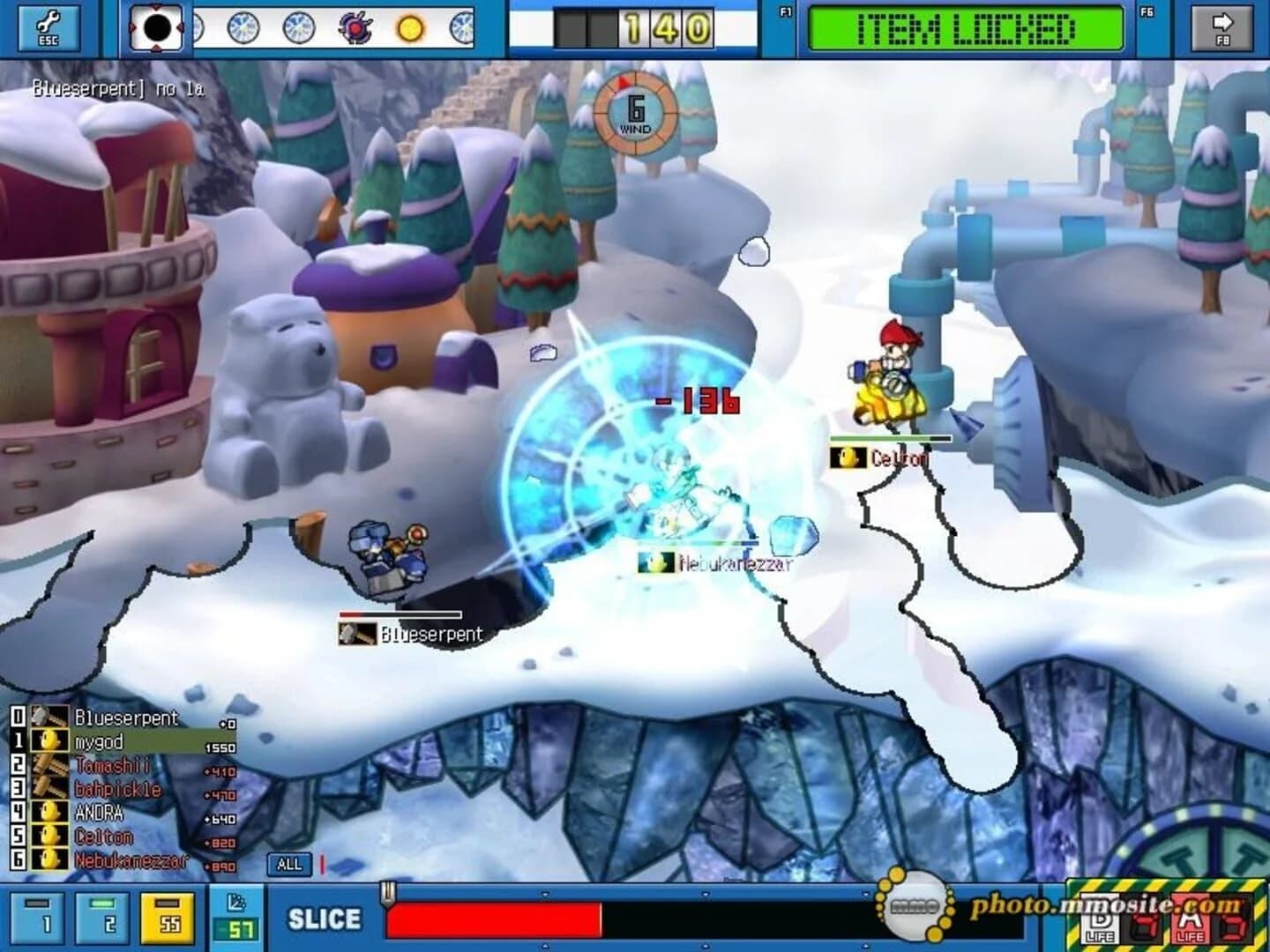Open the ALL chat channel selector
Viewport: 1270px width, 952px height.
(x=291, y=865)
